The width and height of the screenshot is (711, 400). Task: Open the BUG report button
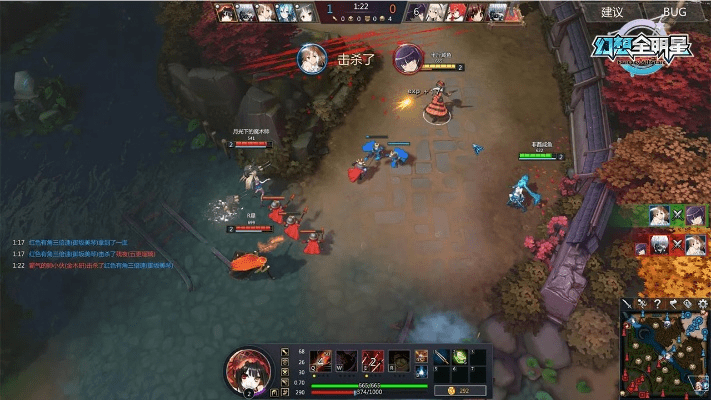click(674, 13)
